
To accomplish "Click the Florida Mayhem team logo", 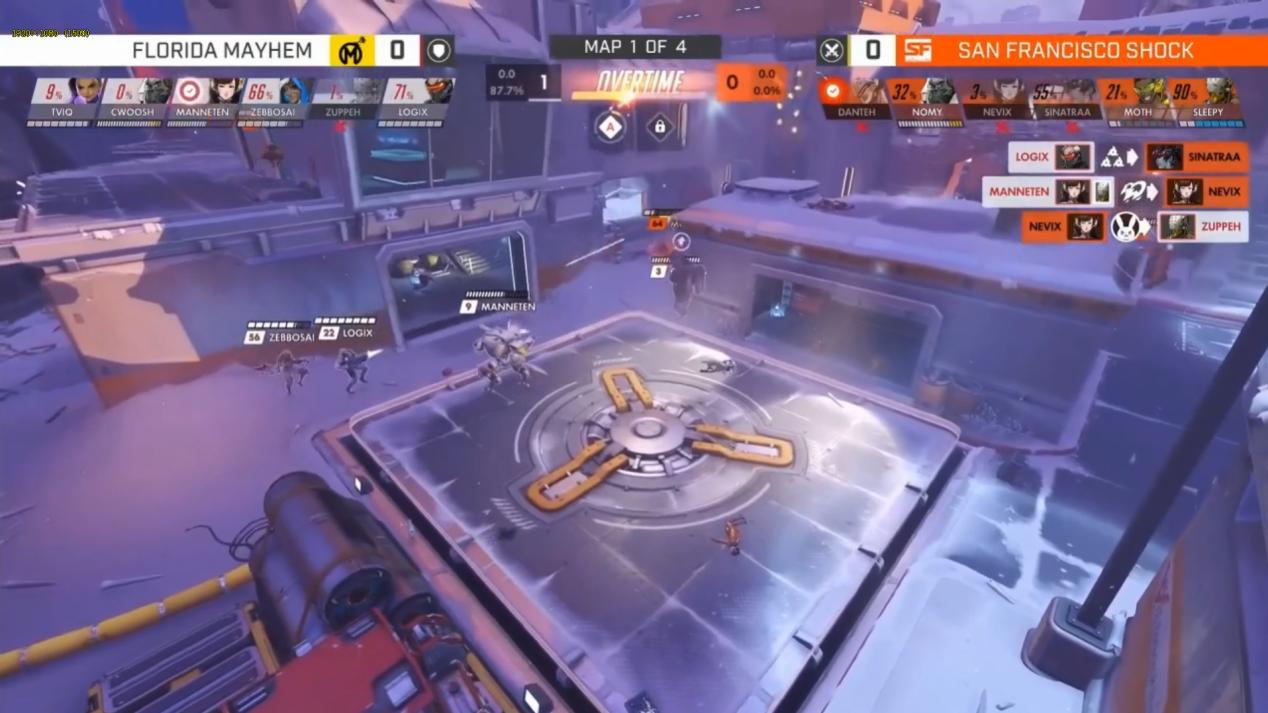I will coord(351,51).
